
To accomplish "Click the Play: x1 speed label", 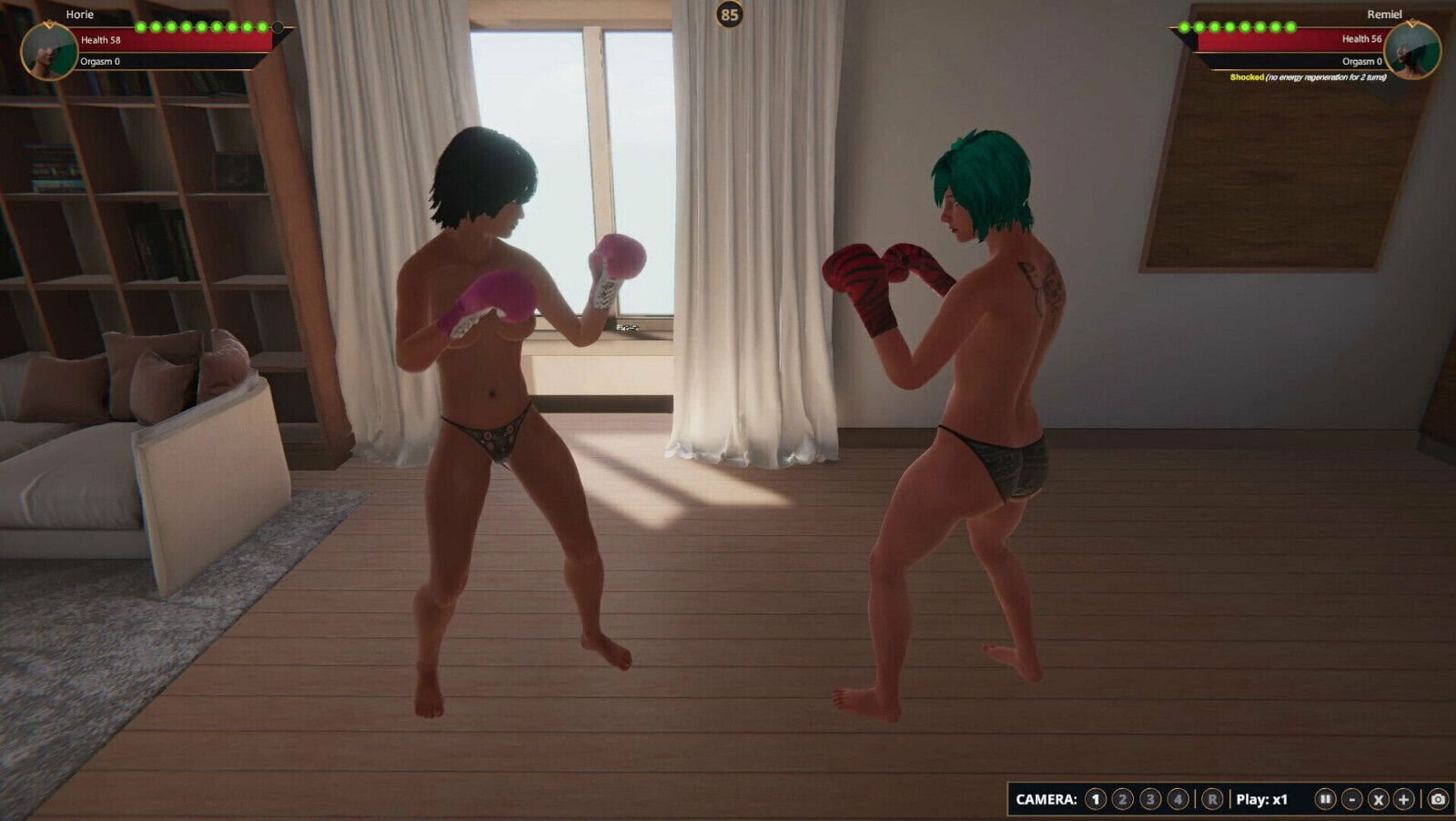I will click(1261, 799).
